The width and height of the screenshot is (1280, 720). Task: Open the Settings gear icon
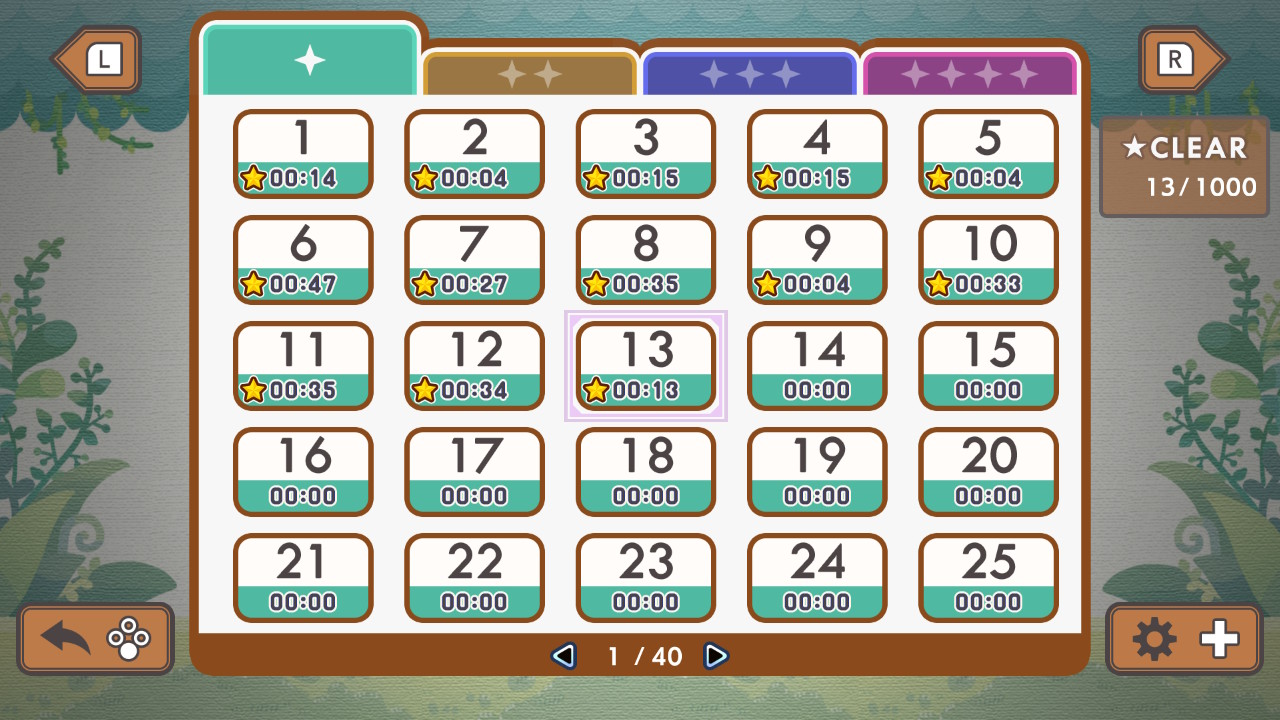click(1155, 638)
